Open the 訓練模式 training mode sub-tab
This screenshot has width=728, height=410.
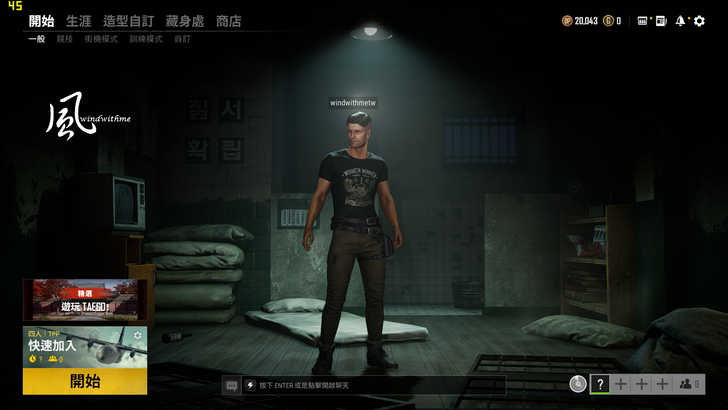click(145, 40)
